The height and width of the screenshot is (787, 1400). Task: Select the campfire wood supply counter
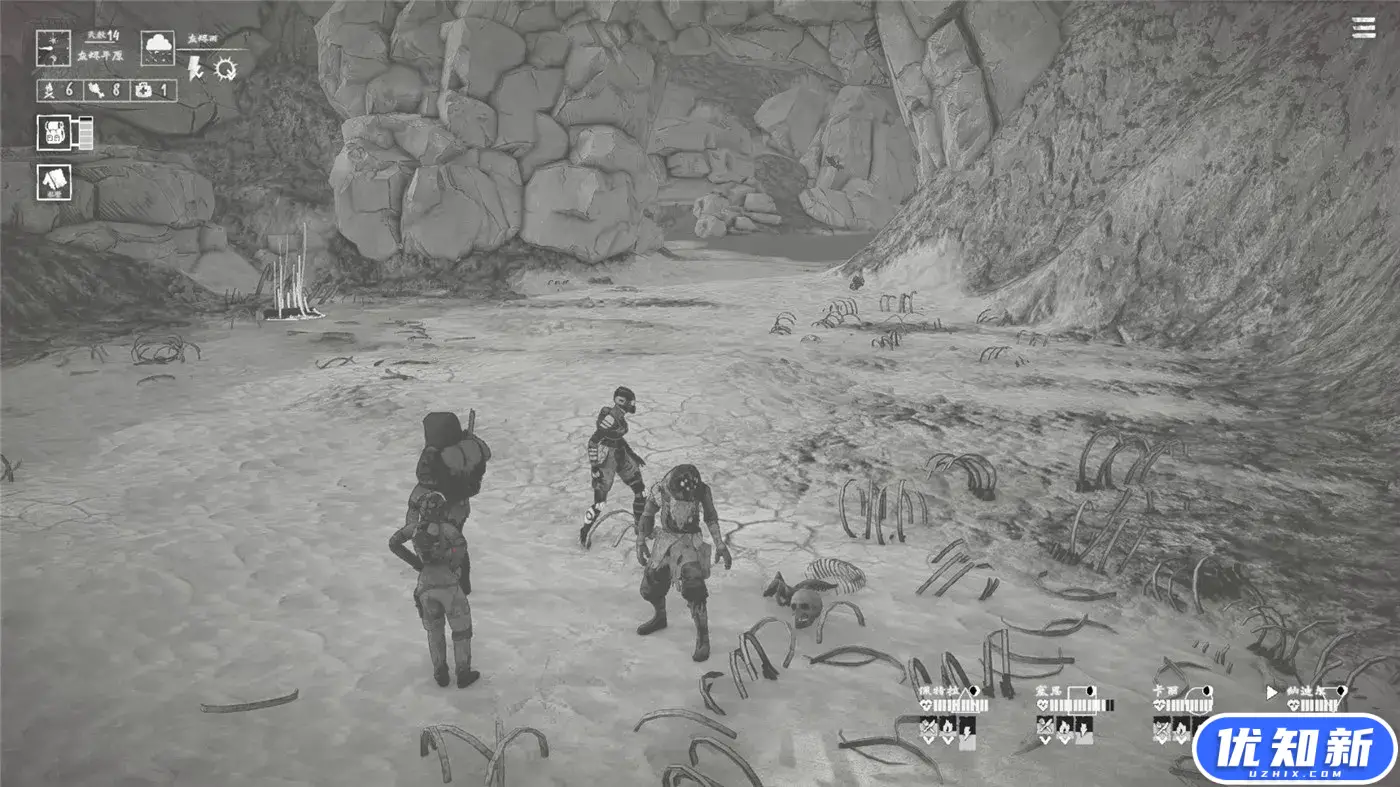coord(58,91)
